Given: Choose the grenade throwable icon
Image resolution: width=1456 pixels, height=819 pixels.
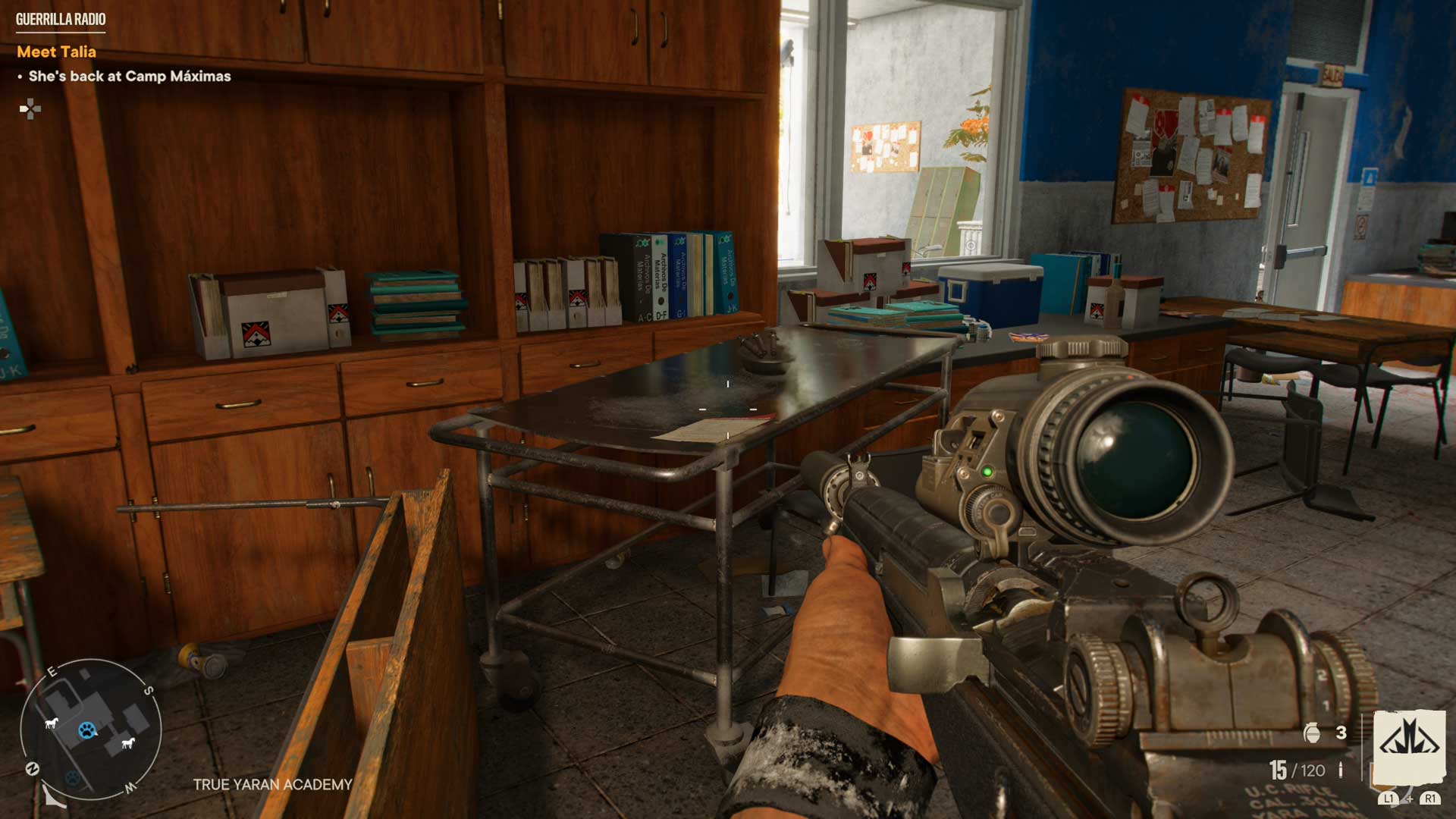Looking at the screenshot, I should click(x=1311, y=733).
